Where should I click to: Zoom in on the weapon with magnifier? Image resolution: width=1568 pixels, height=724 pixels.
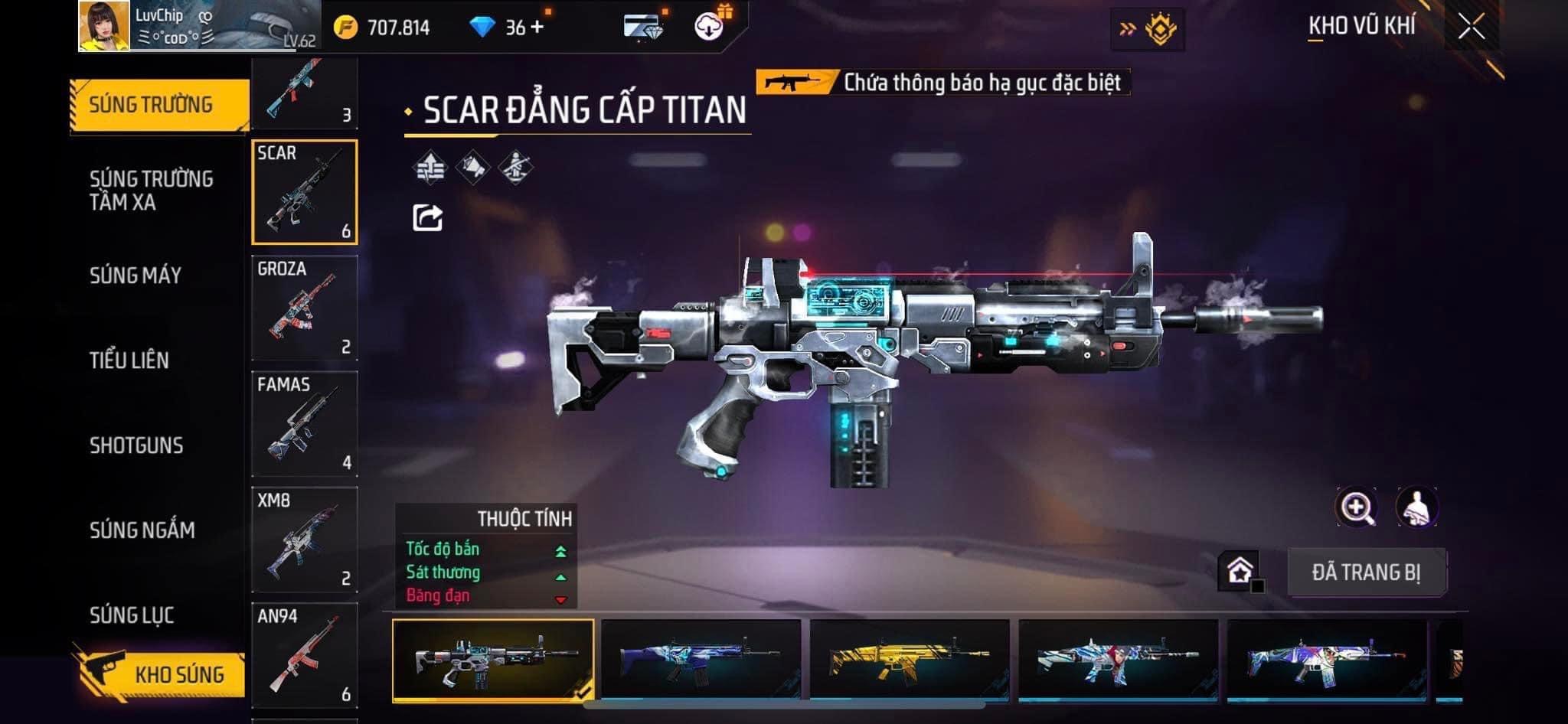[x=1356, y=507]
